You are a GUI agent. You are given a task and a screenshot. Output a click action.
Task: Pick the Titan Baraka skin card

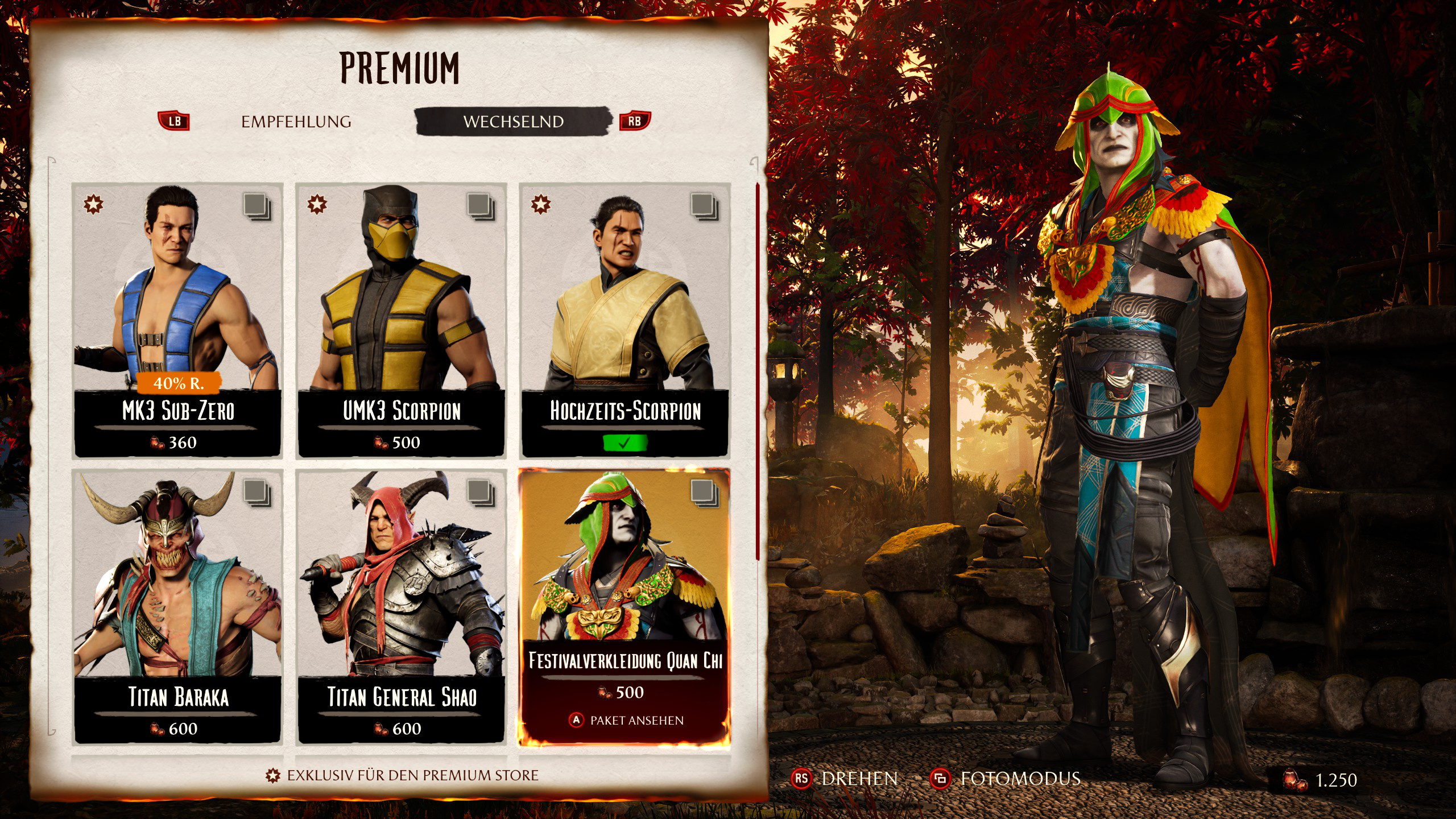point(177,606)
